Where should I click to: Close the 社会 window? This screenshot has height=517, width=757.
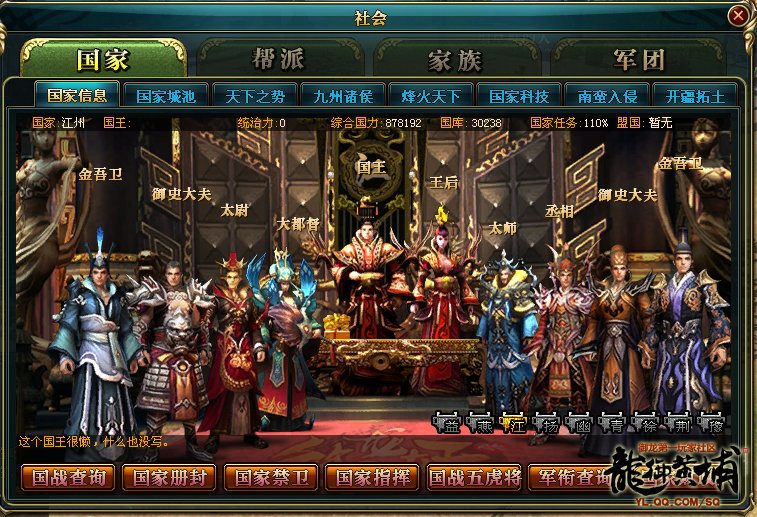coord(737,15)
